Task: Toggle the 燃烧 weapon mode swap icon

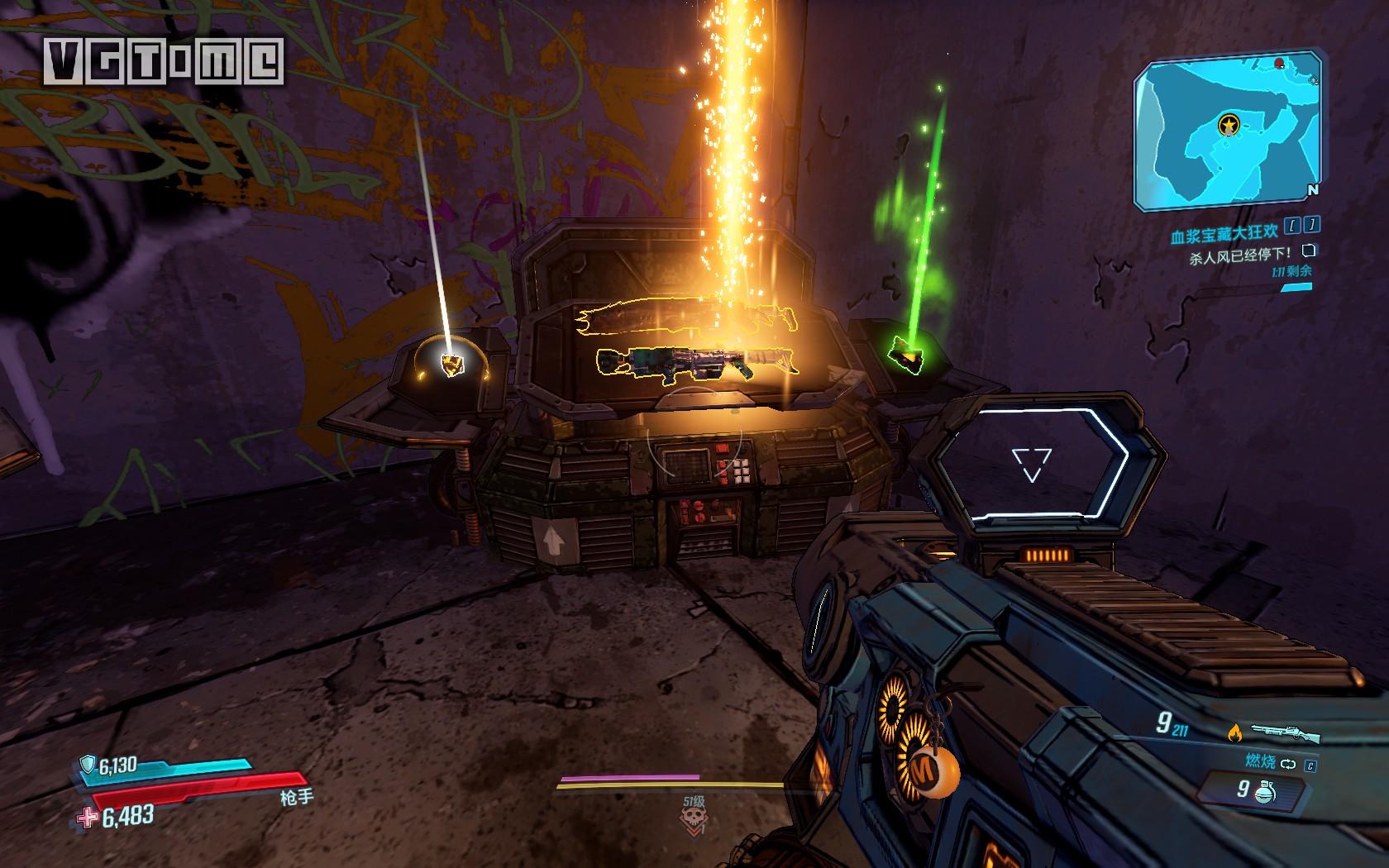Action: (1289, 765)
